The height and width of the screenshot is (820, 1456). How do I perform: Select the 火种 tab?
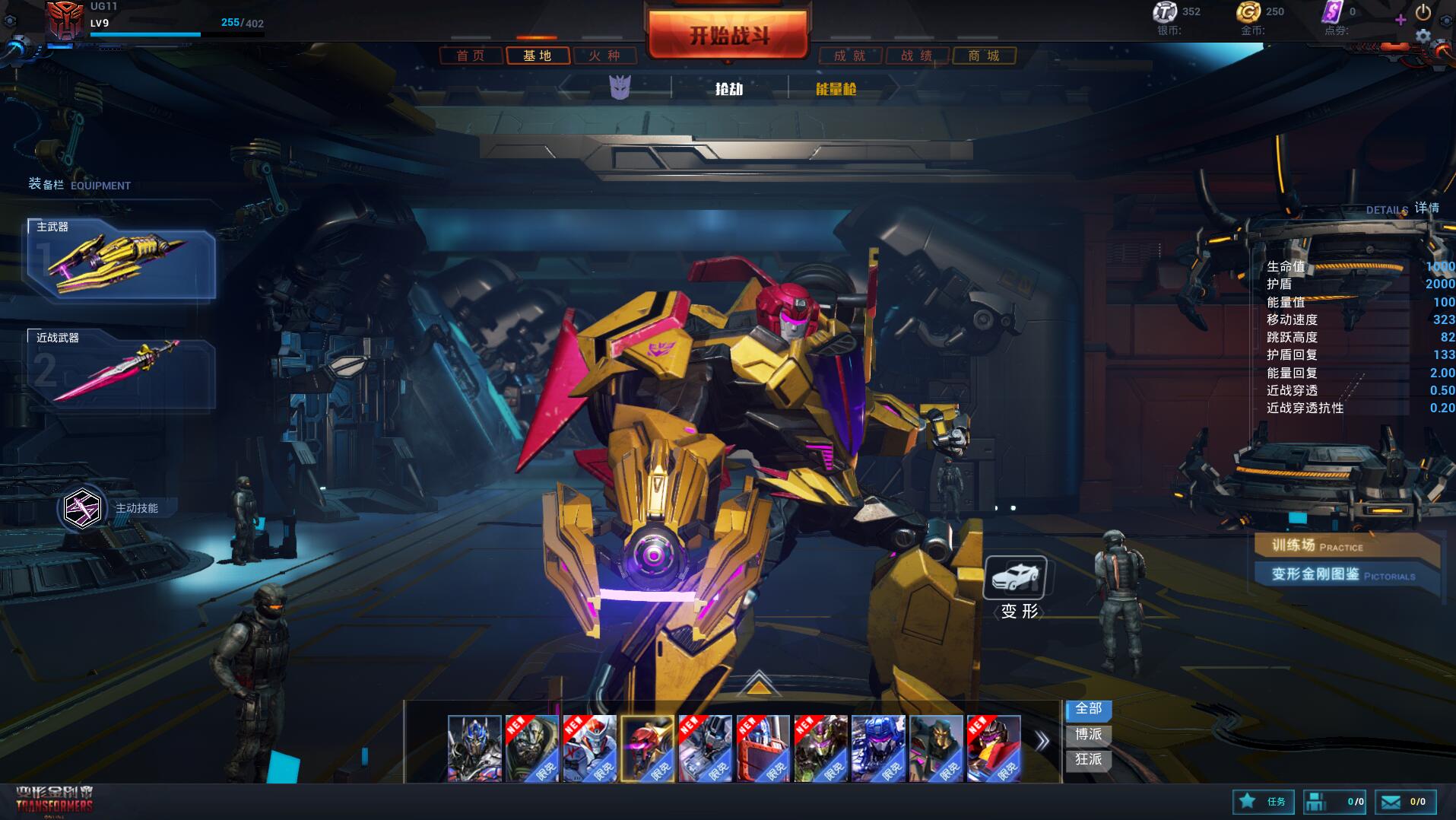click(x=604, y=56)
